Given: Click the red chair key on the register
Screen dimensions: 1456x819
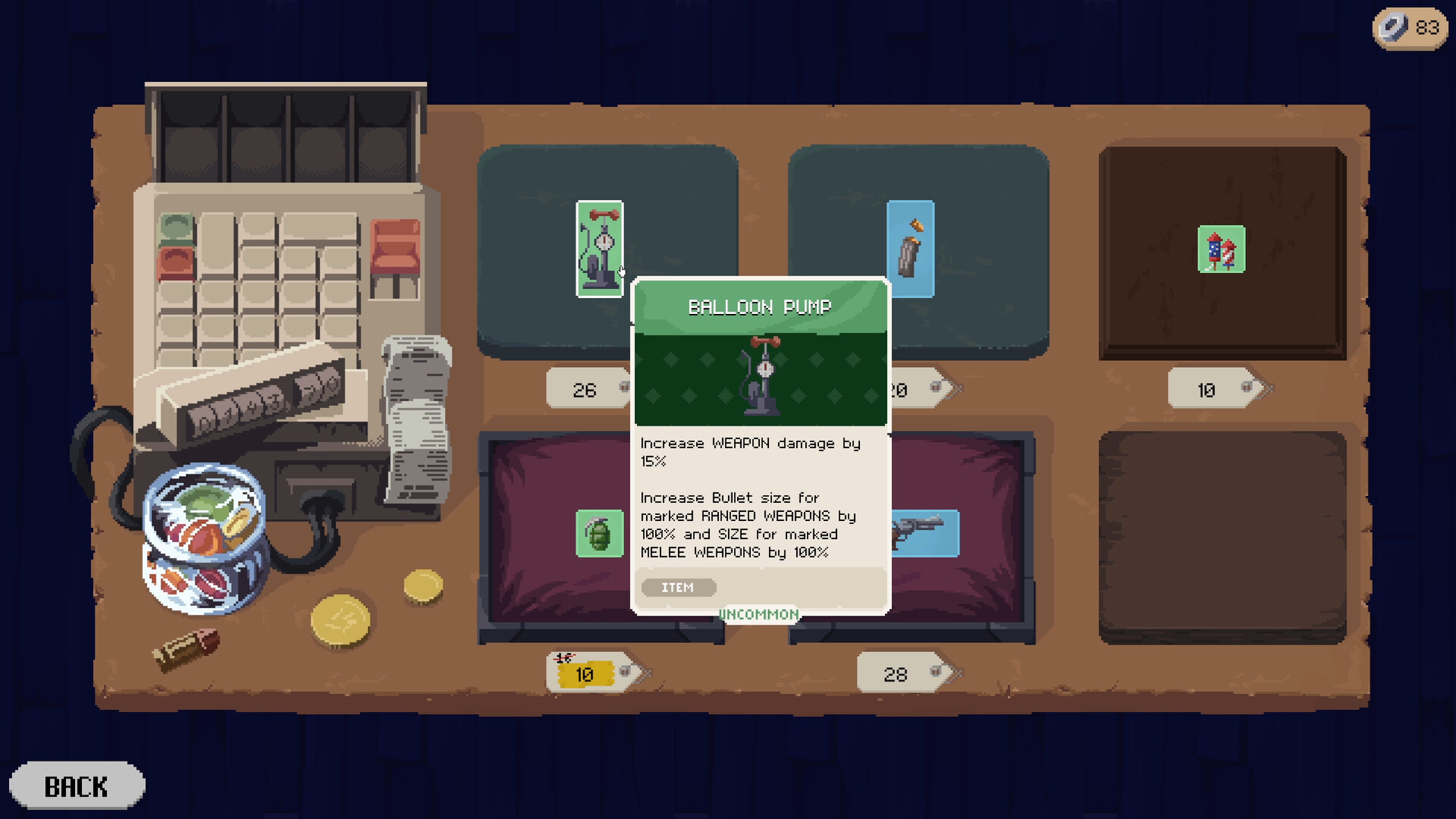Looking at the screenshot, I should [394, 246].
